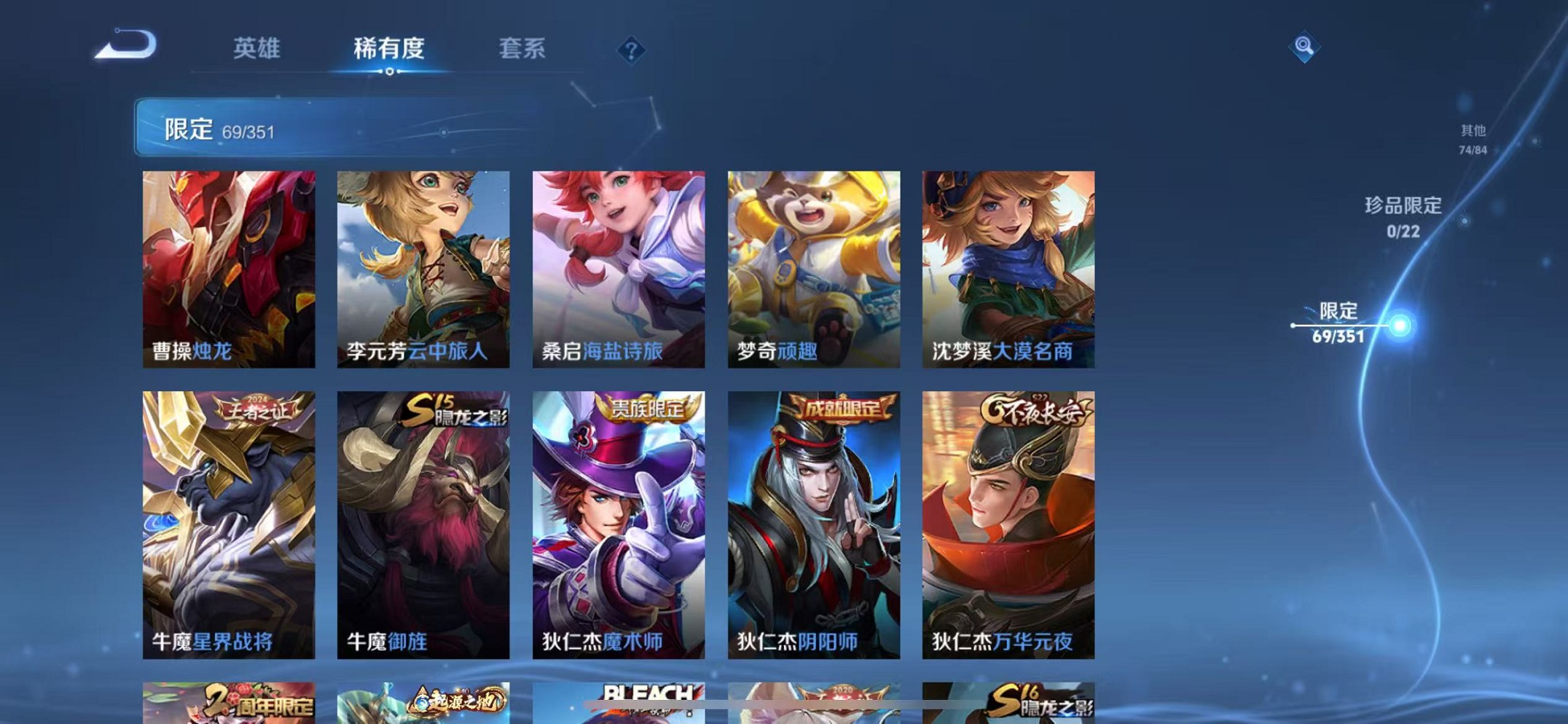
Task: Select the 桑启海盐诗旅 skin
Action: (619, 269)
